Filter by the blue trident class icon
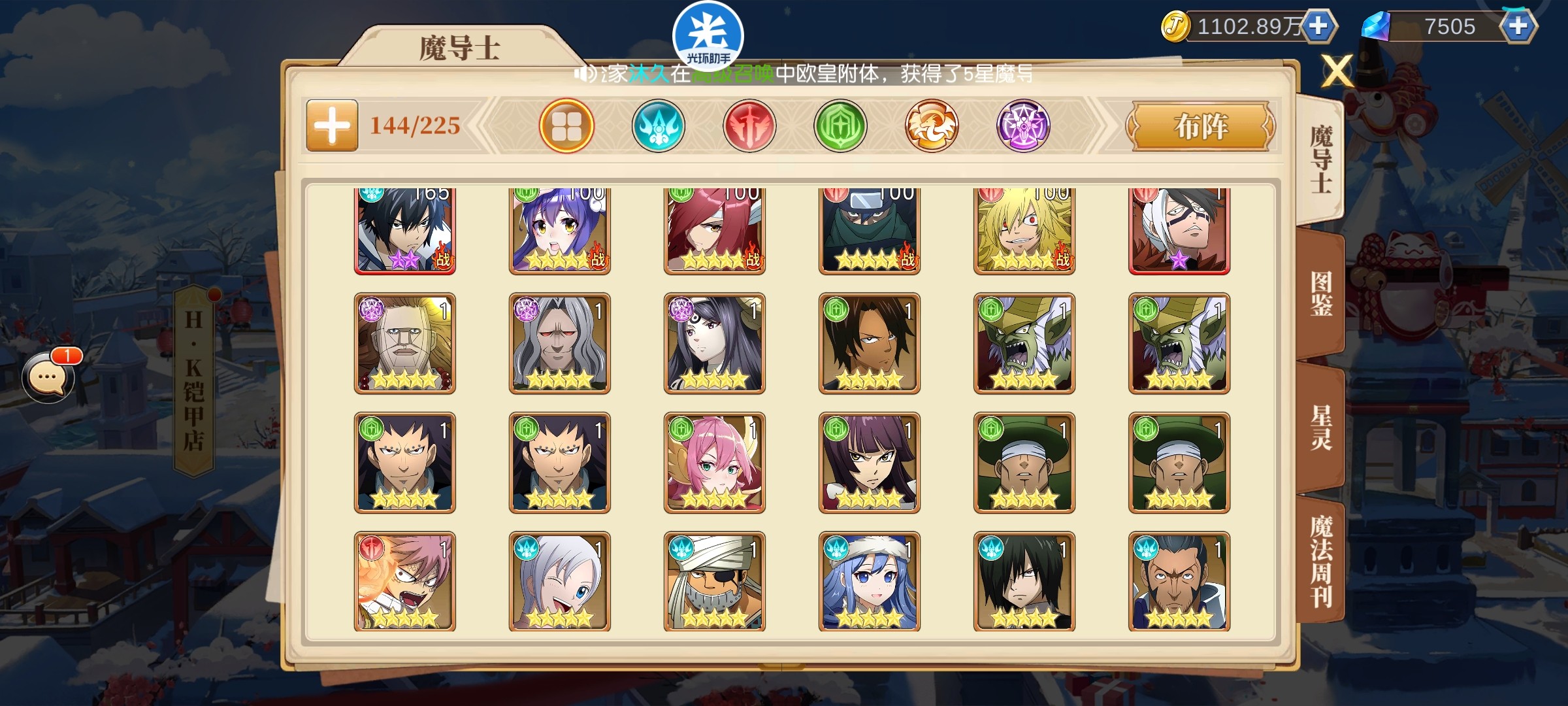1568x706 pixels. pyautogui.click(x=658, y=126)
